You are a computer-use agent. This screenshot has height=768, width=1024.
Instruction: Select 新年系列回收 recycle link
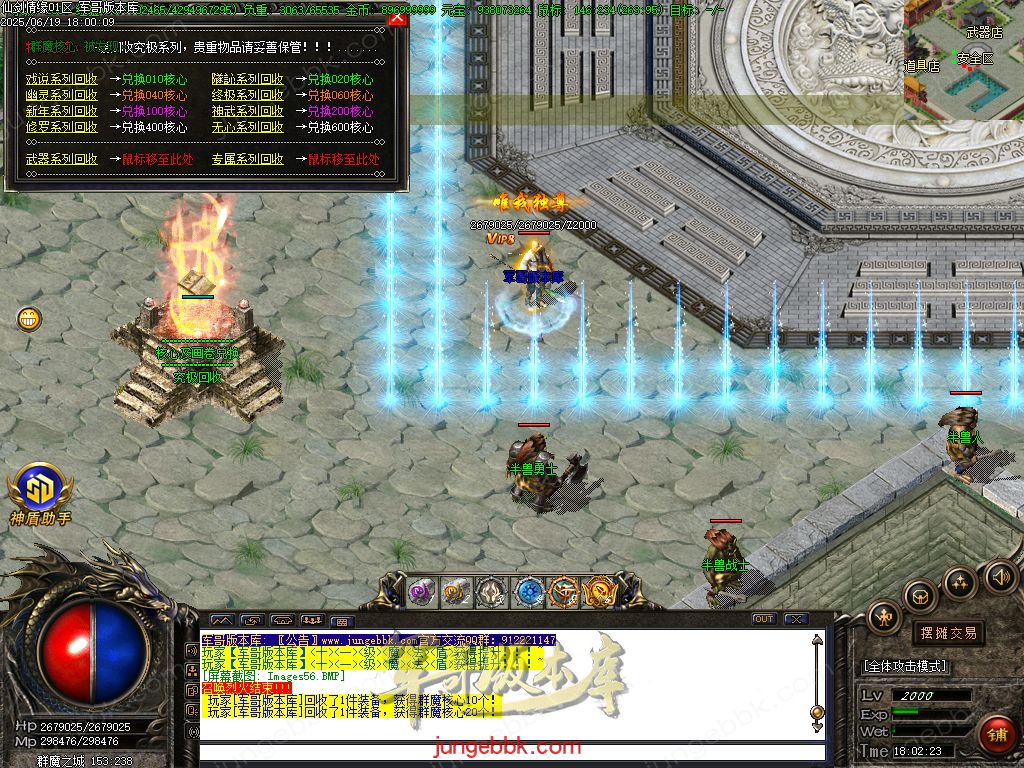click(x=62, y=111)
